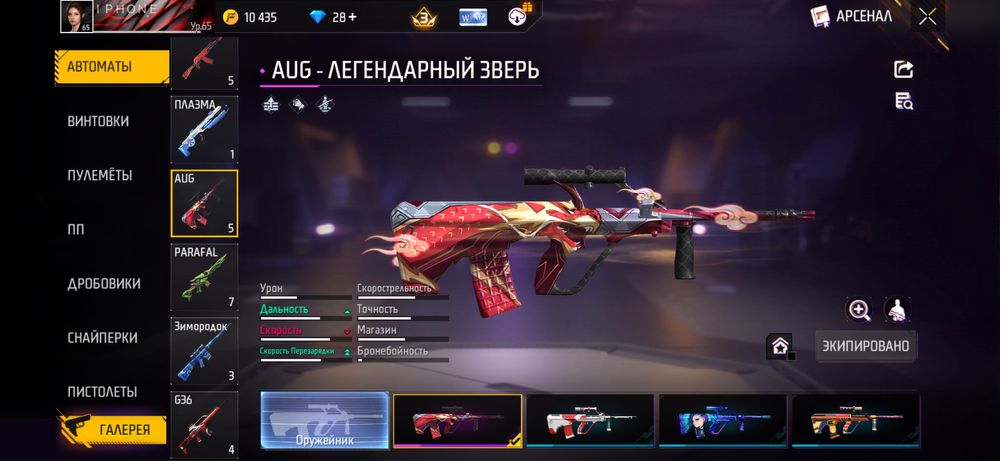Select the ПУЛЕМЁТЫ category
Viewport: 1000px width, 461px height.
(x=99, y=175)
